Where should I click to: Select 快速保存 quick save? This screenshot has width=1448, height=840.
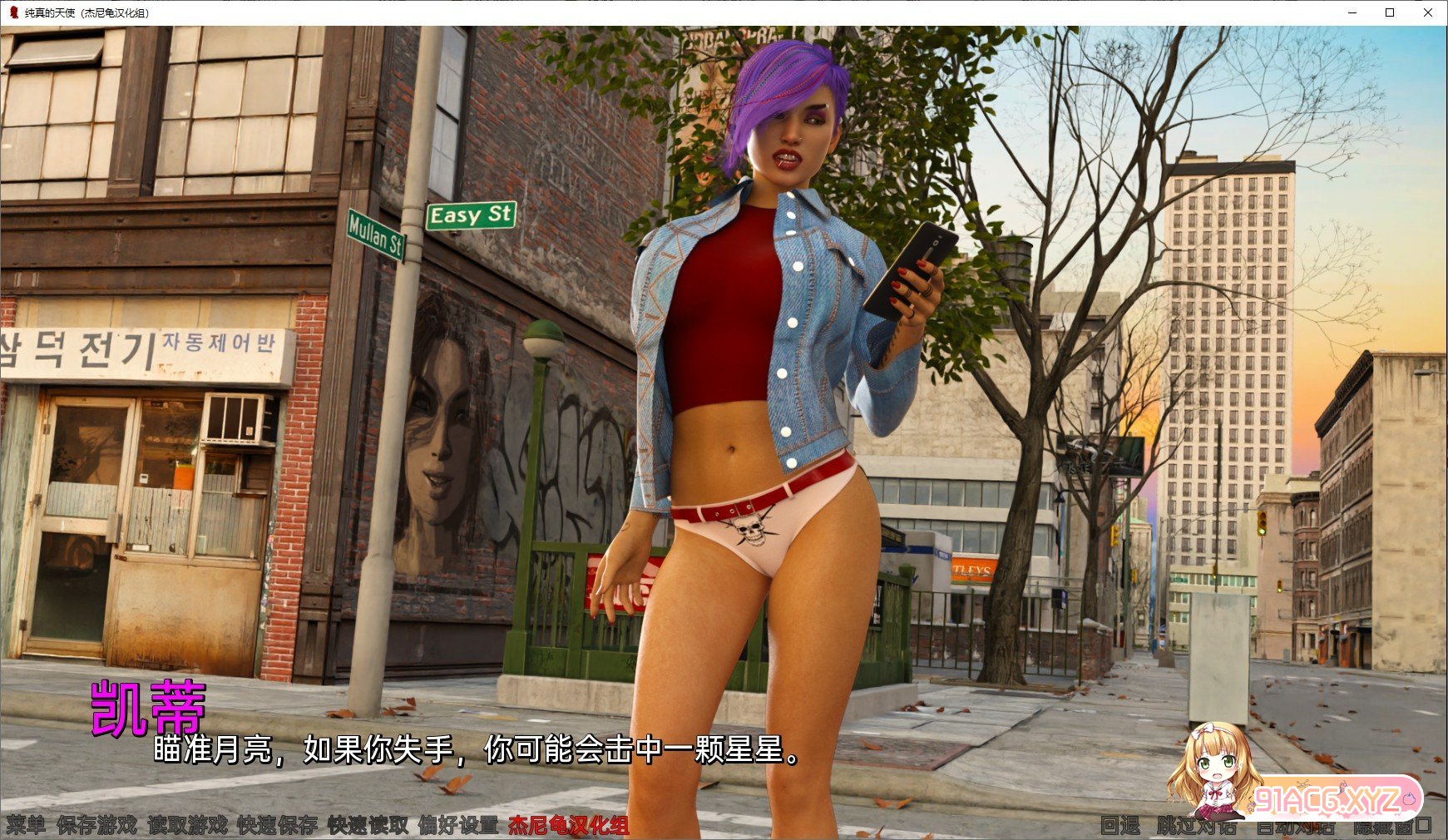(277, 825)
